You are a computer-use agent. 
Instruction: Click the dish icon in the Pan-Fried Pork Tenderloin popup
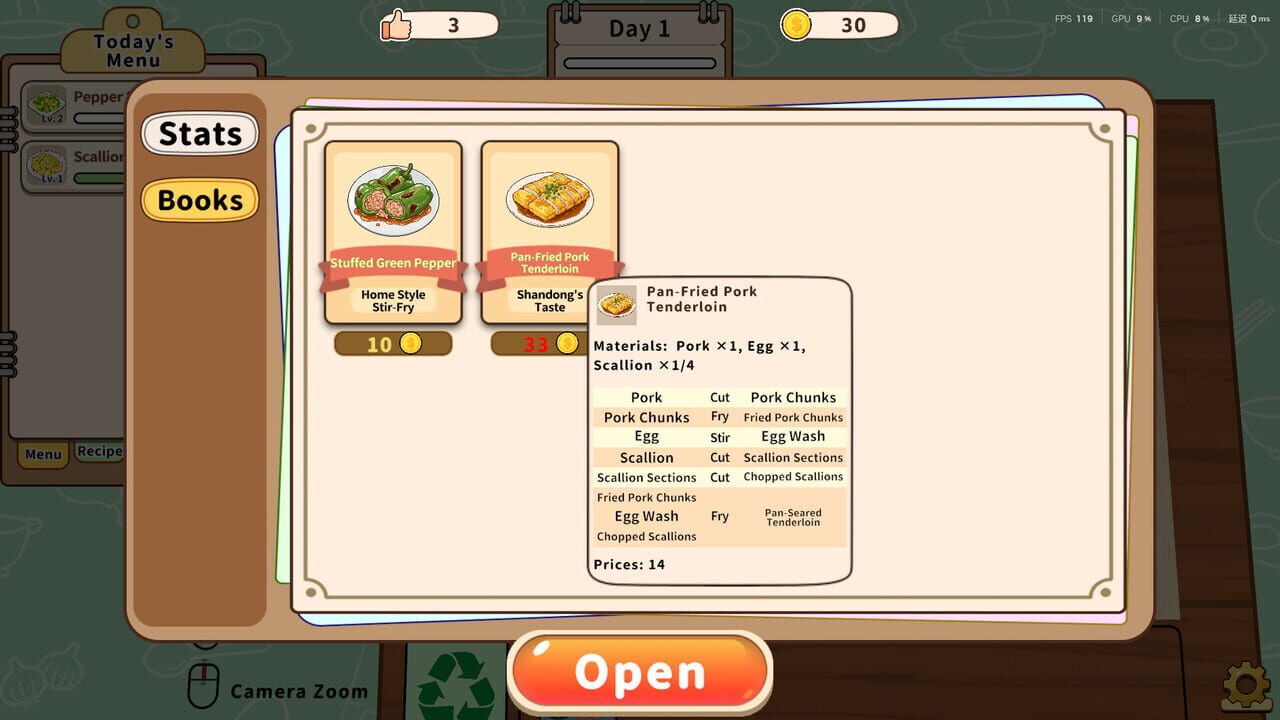[x=617, y=305]
